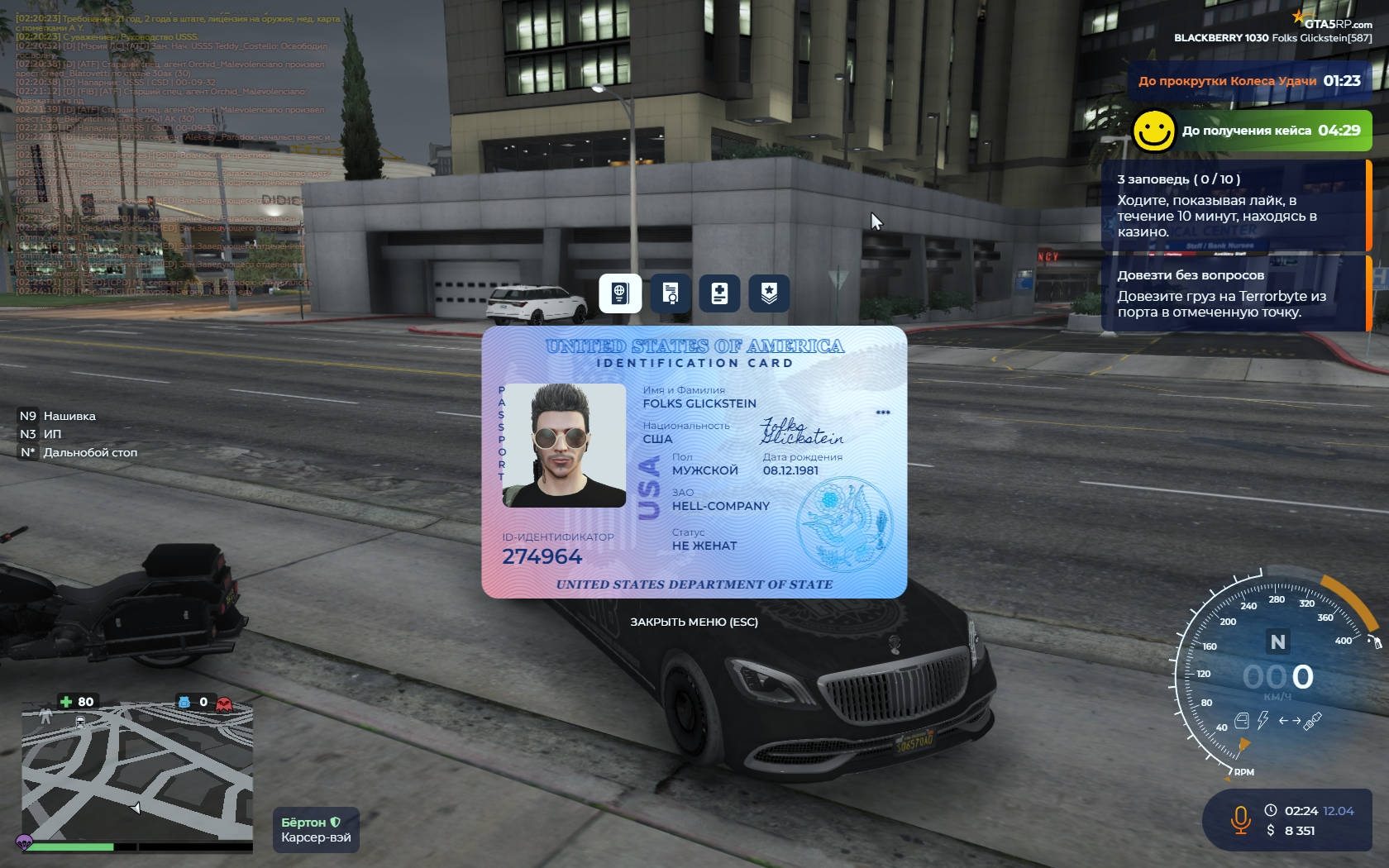This screenshot has width=1389, height=868.
Task: Select the 'ИП' hint entry
Action: click(52, 434)
